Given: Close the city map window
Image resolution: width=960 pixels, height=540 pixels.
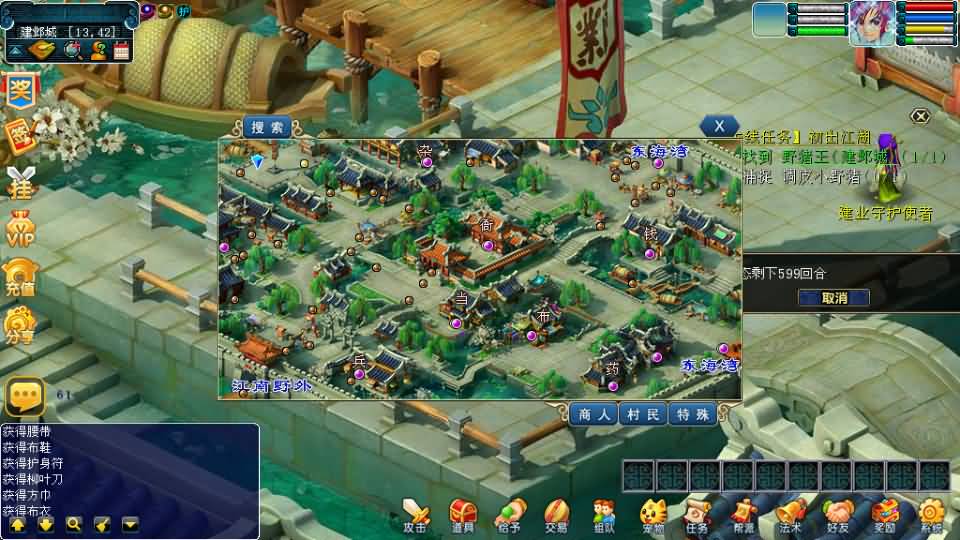Looking at the screenshot, I should [719, 126].
